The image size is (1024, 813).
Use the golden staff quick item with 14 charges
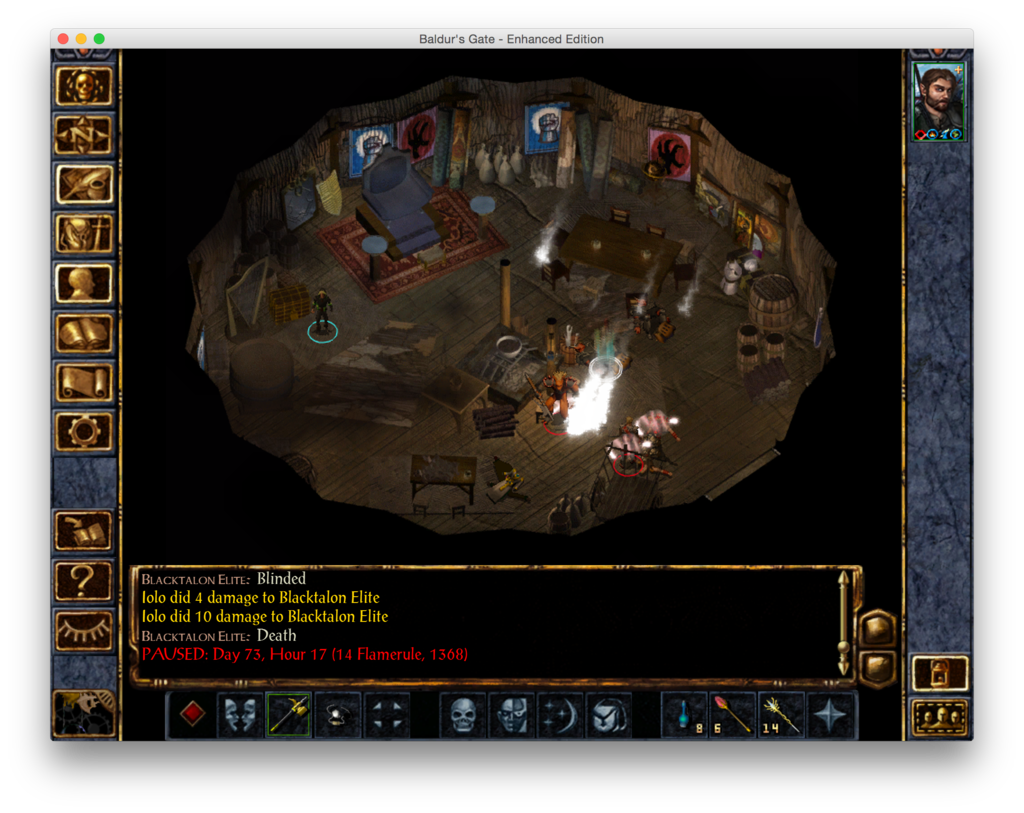781,715
